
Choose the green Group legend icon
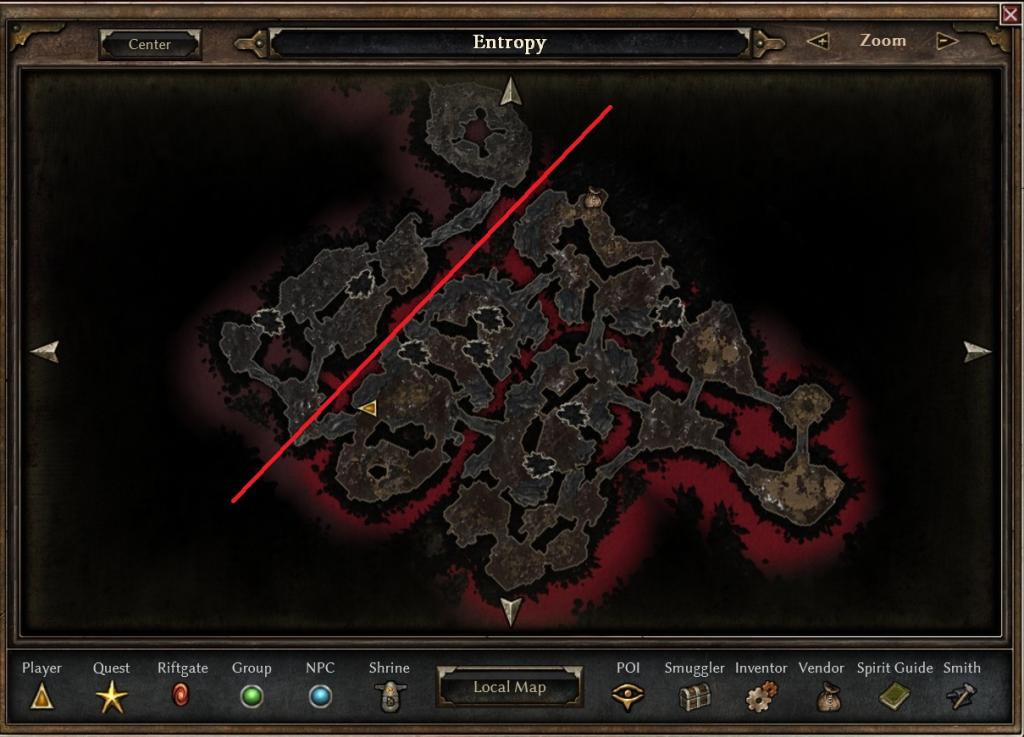tap(252, 696)
